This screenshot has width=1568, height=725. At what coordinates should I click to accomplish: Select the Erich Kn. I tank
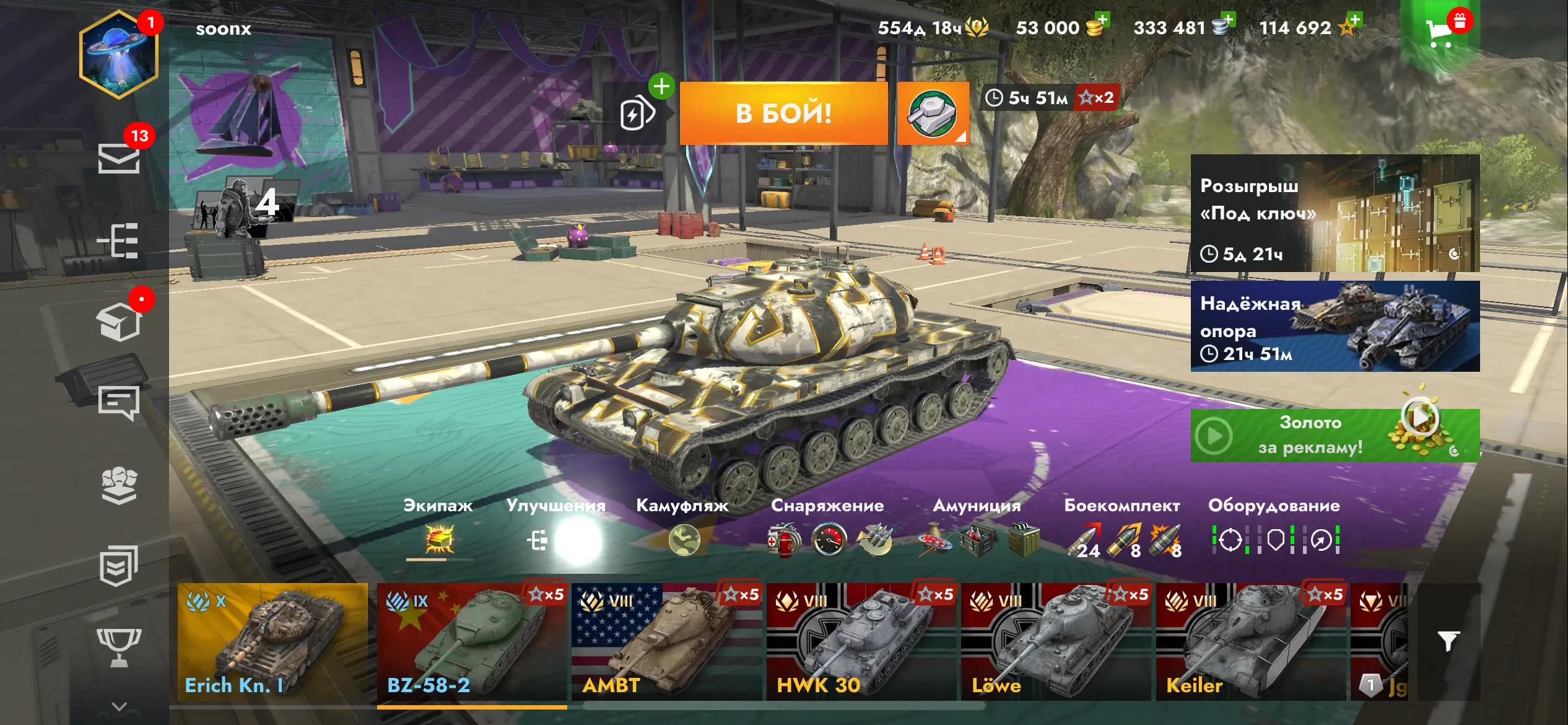point(272,642)
